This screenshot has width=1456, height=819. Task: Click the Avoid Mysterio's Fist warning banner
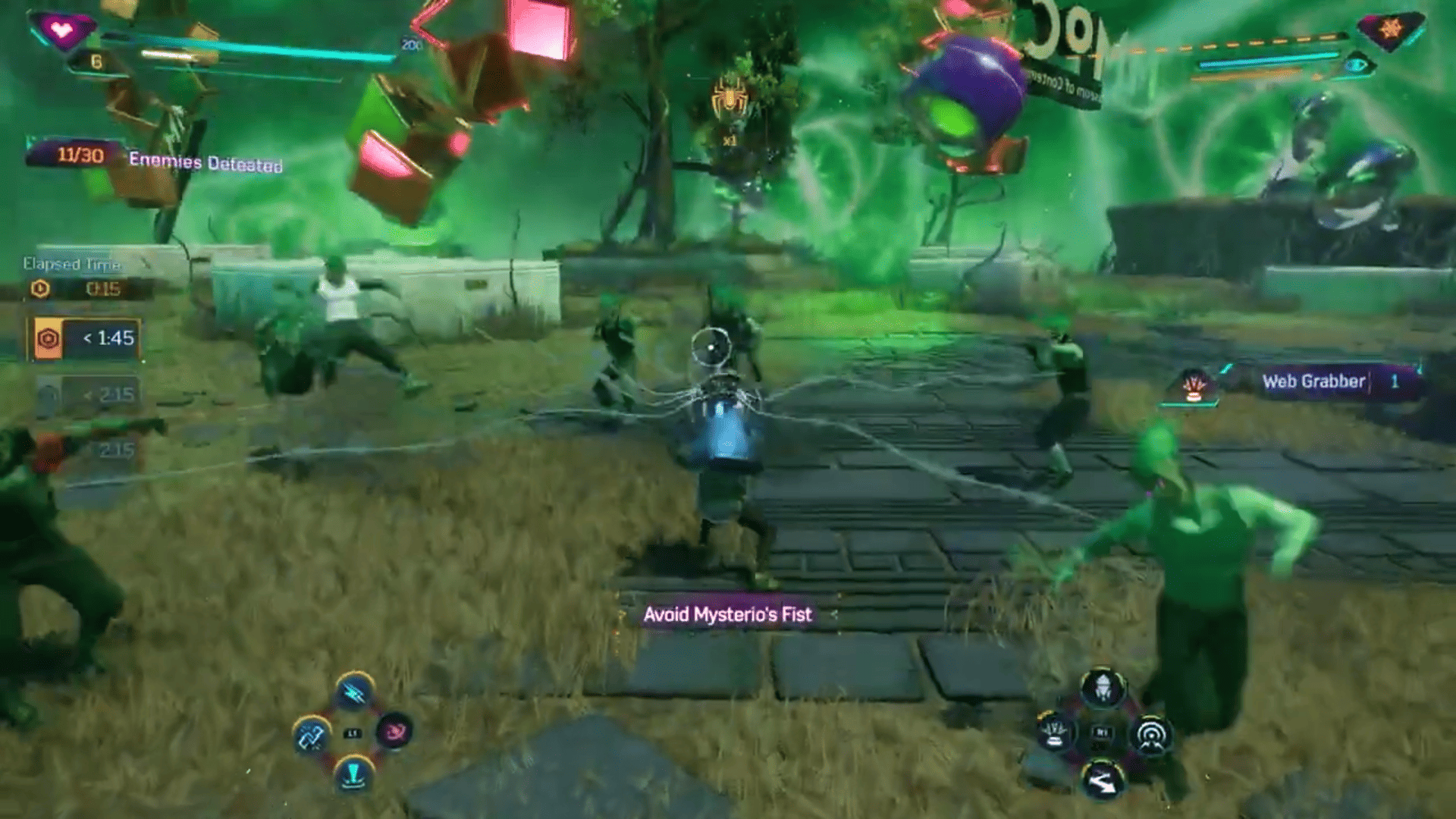730,616
